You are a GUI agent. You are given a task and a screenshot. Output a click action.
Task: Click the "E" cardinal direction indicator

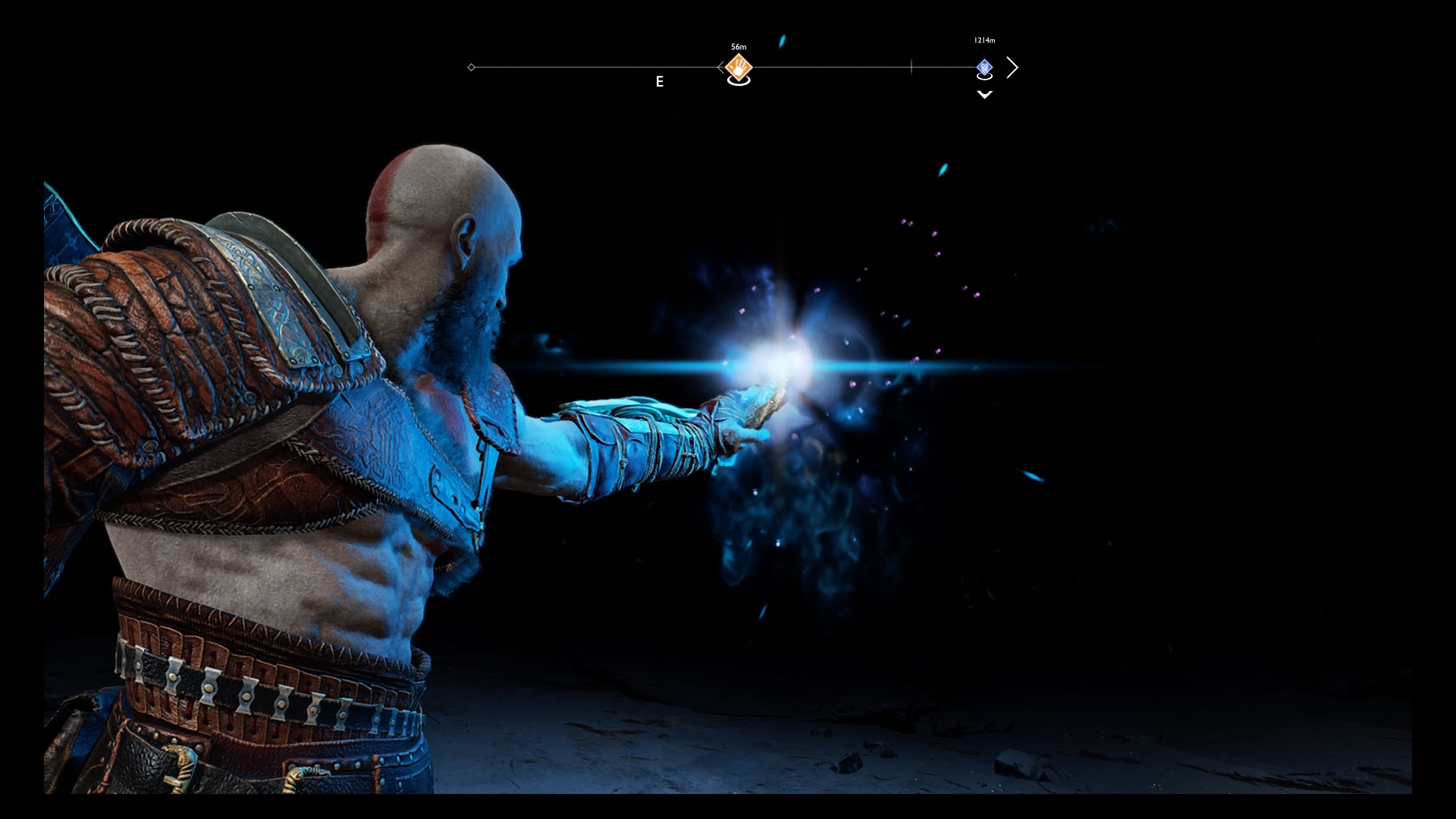(660, 82)
